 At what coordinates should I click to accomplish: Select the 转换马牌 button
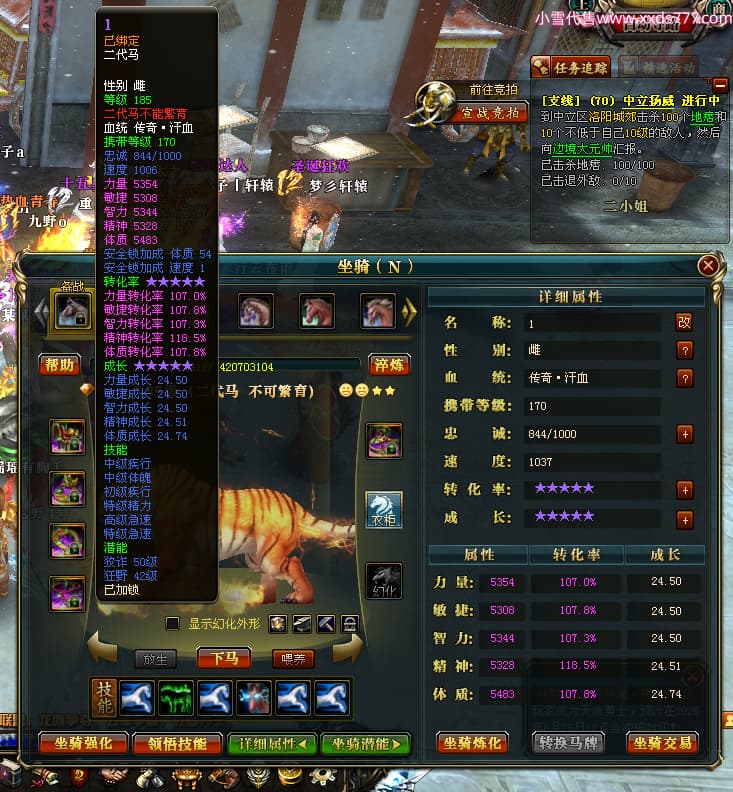(x=566, y=743)
